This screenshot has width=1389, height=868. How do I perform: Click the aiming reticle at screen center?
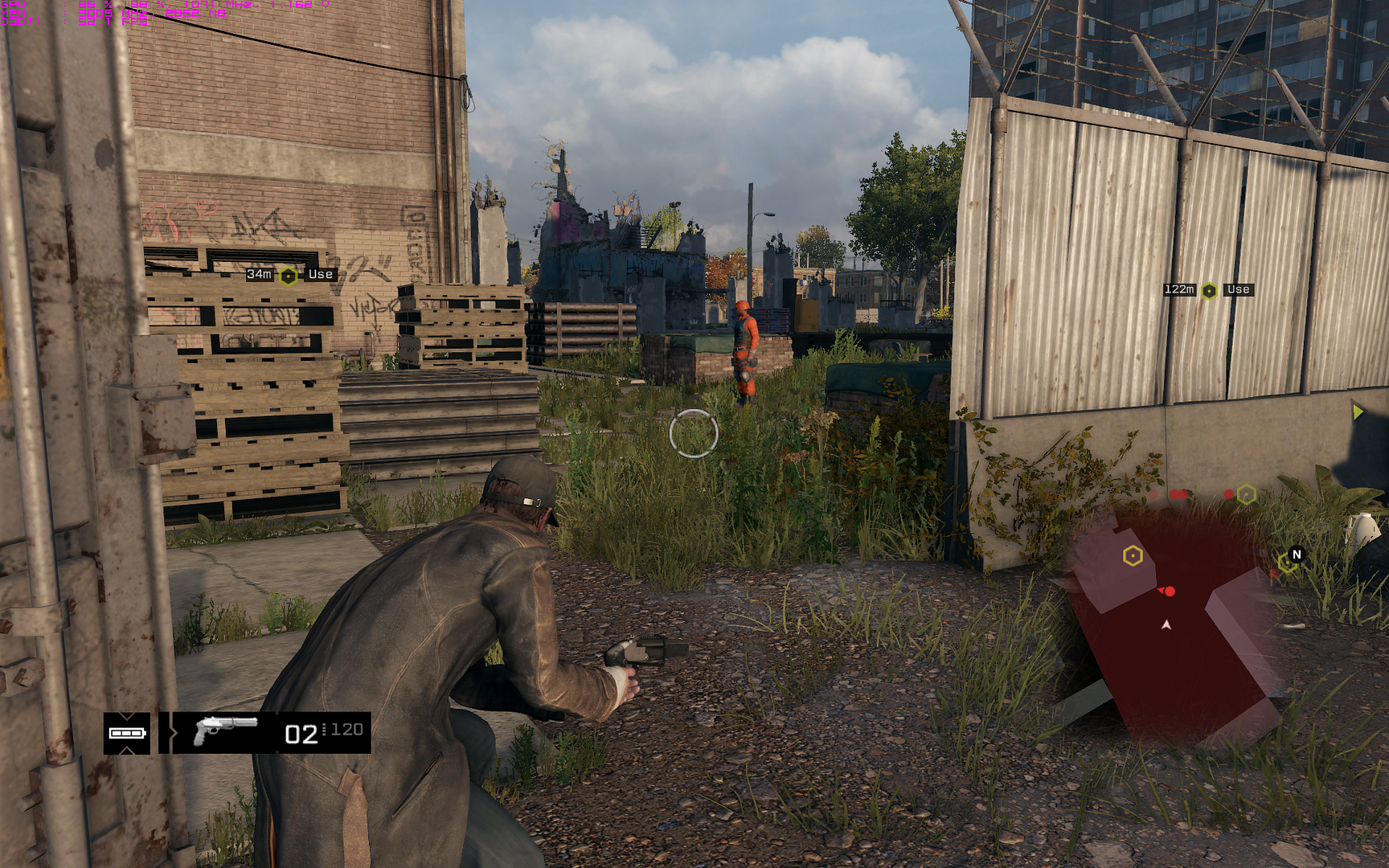(x=694, y=434)
